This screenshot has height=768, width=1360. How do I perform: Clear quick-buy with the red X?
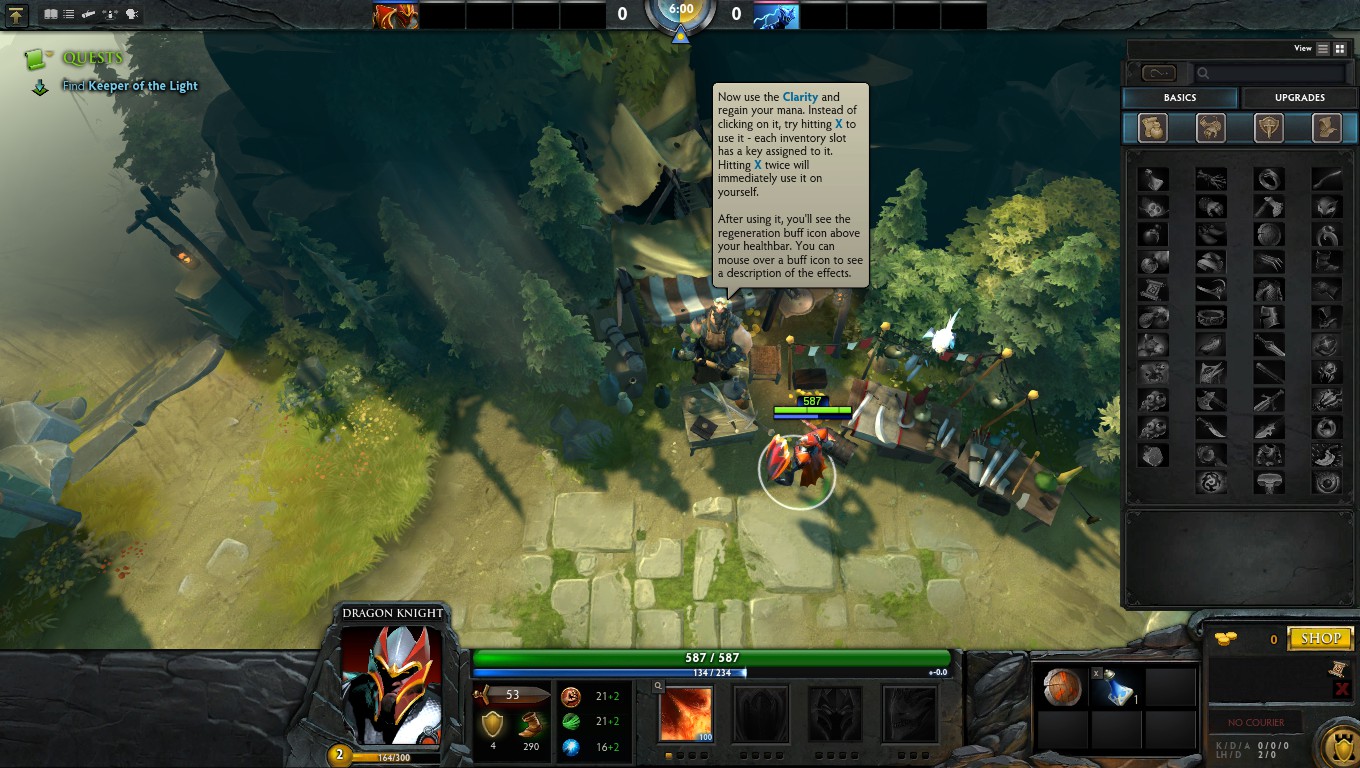pos(1341,689)
